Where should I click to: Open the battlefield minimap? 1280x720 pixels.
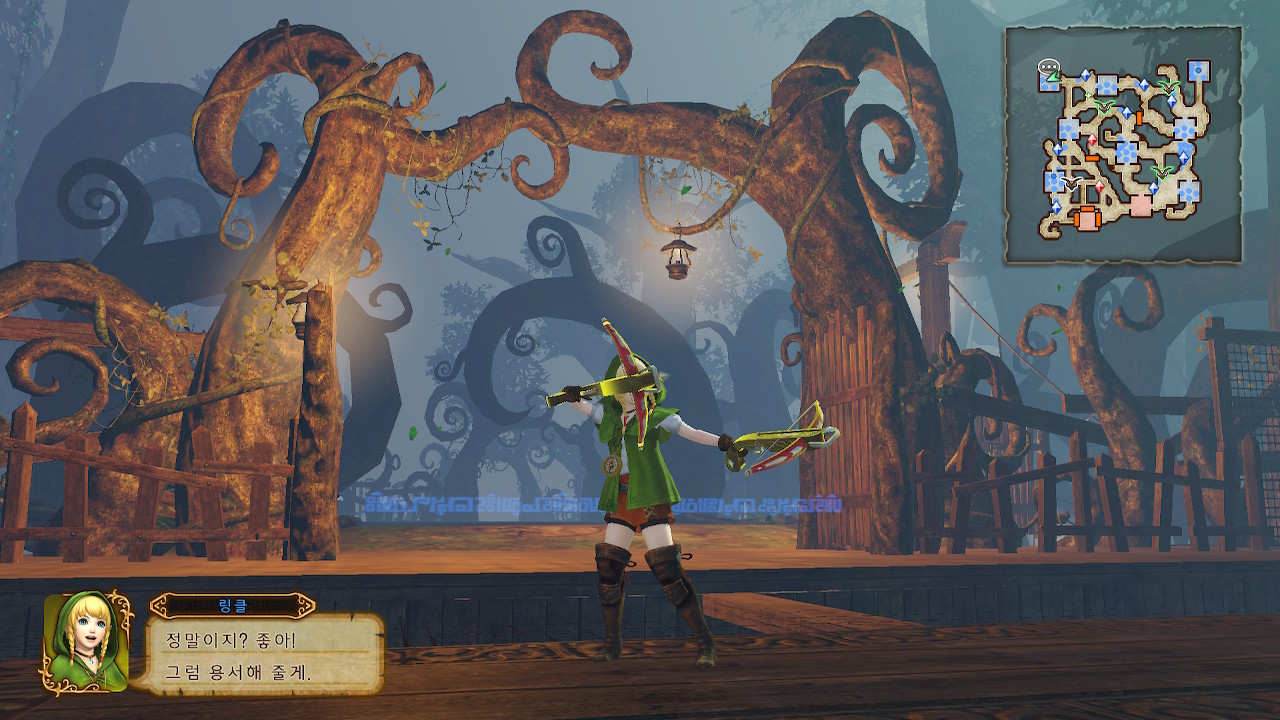click(1123, 145)
